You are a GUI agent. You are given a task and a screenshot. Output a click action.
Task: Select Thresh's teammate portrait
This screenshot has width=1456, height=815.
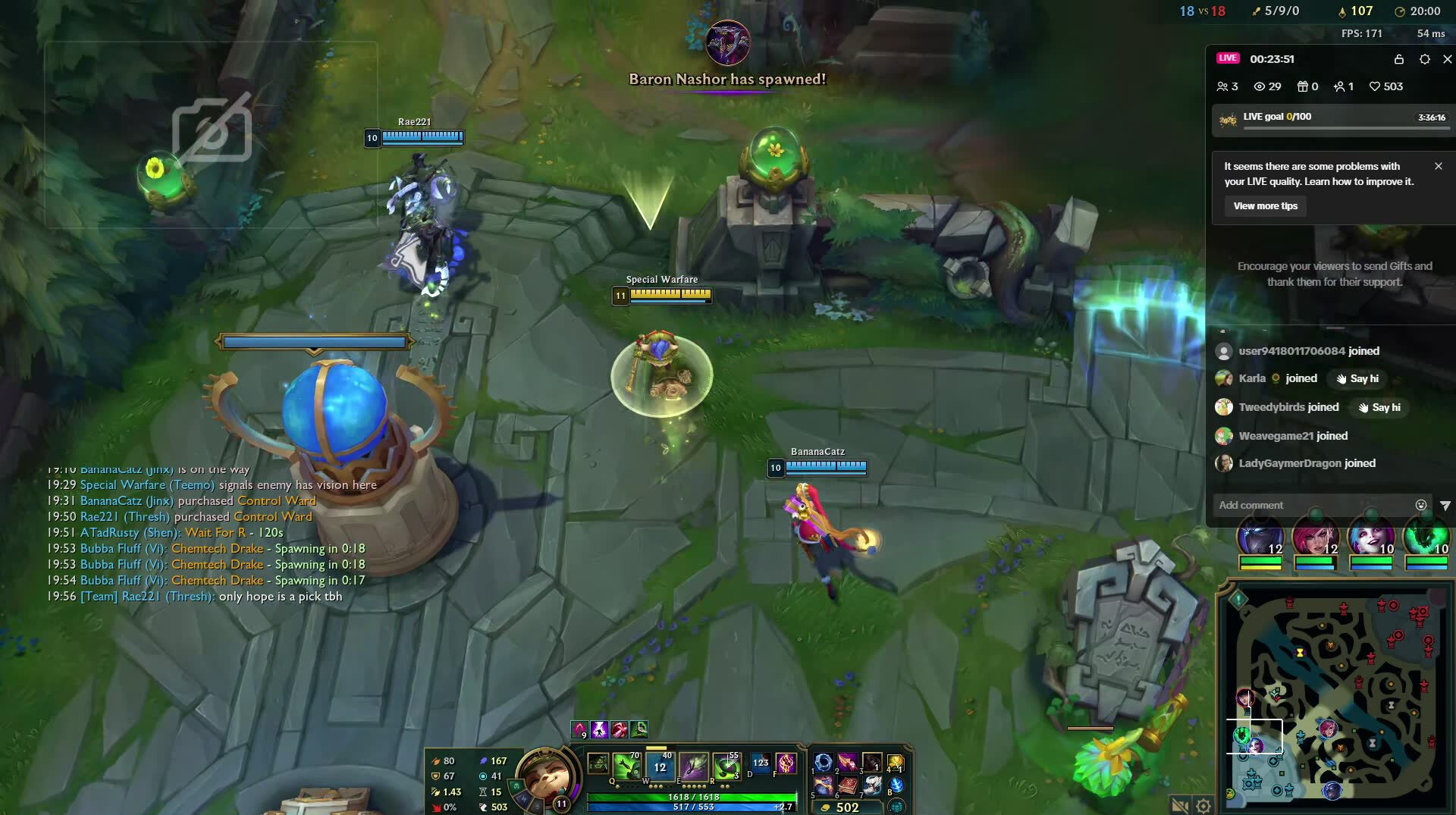pos(1426,538)
